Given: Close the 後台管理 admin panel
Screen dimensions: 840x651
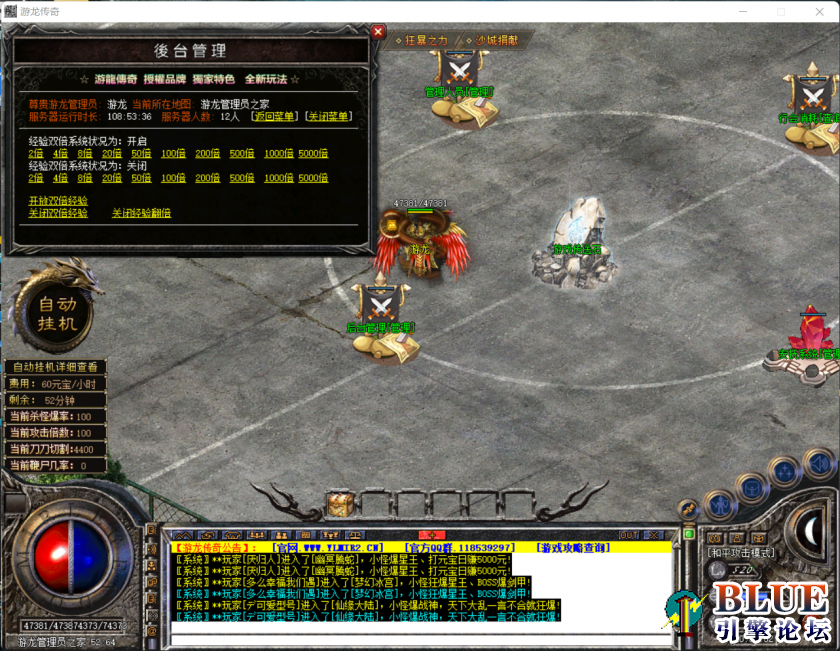Looking at the screenshot, I should (x=378, y=31).
